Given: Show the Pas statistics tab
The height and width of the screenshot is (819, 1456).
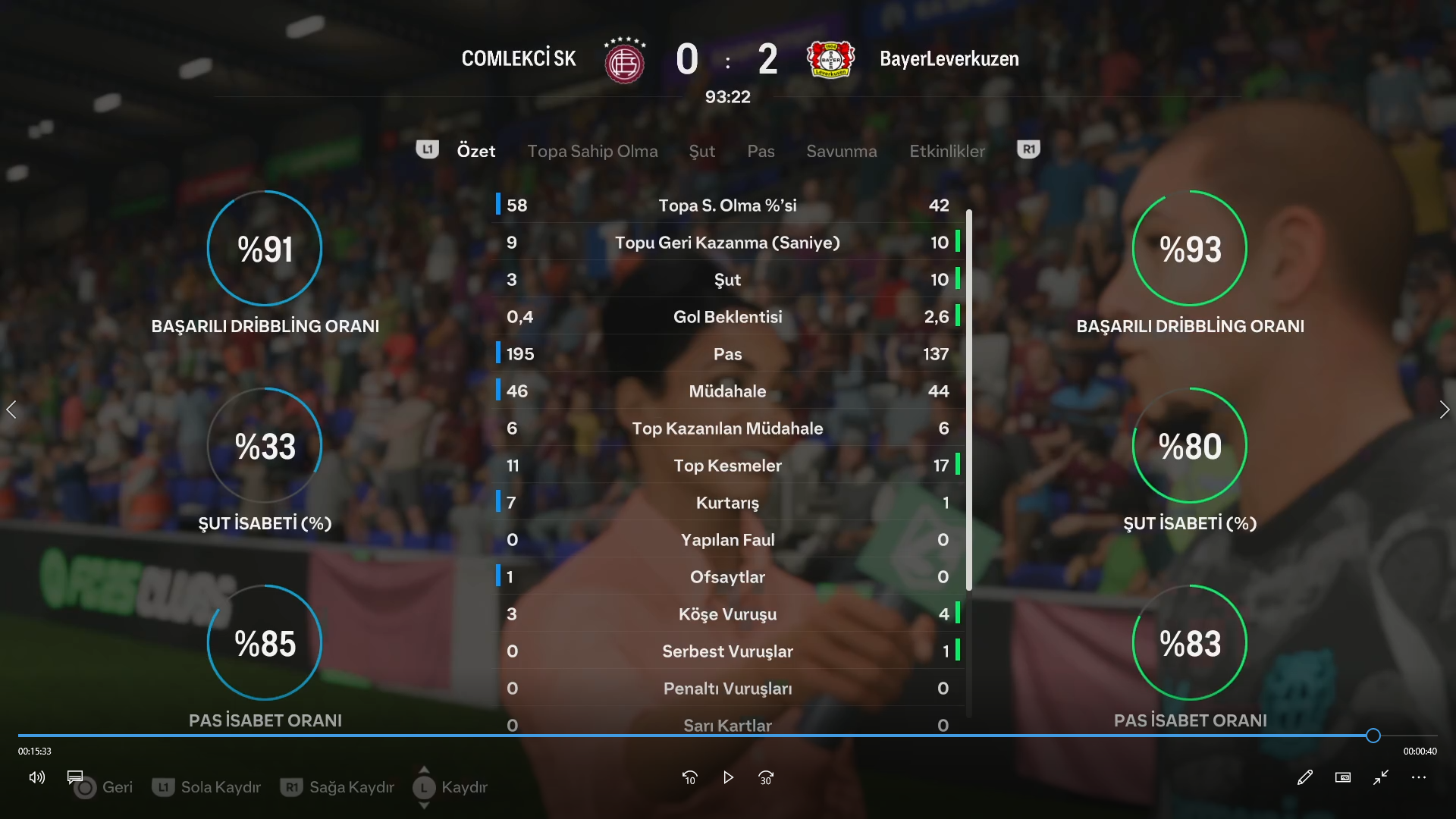Looking at the screenshot, I should (761, 151).
